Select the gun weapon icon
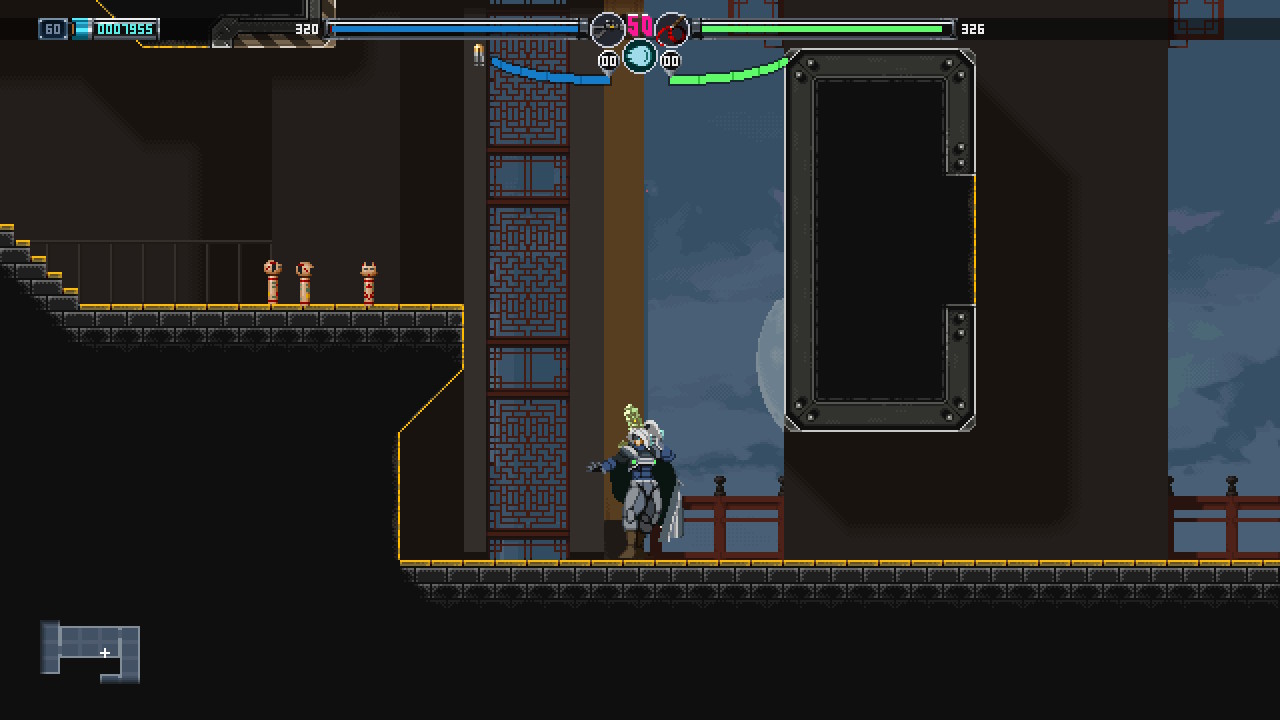The width and height of the screenshot is (1280, 720). click(x=607, y=29)
